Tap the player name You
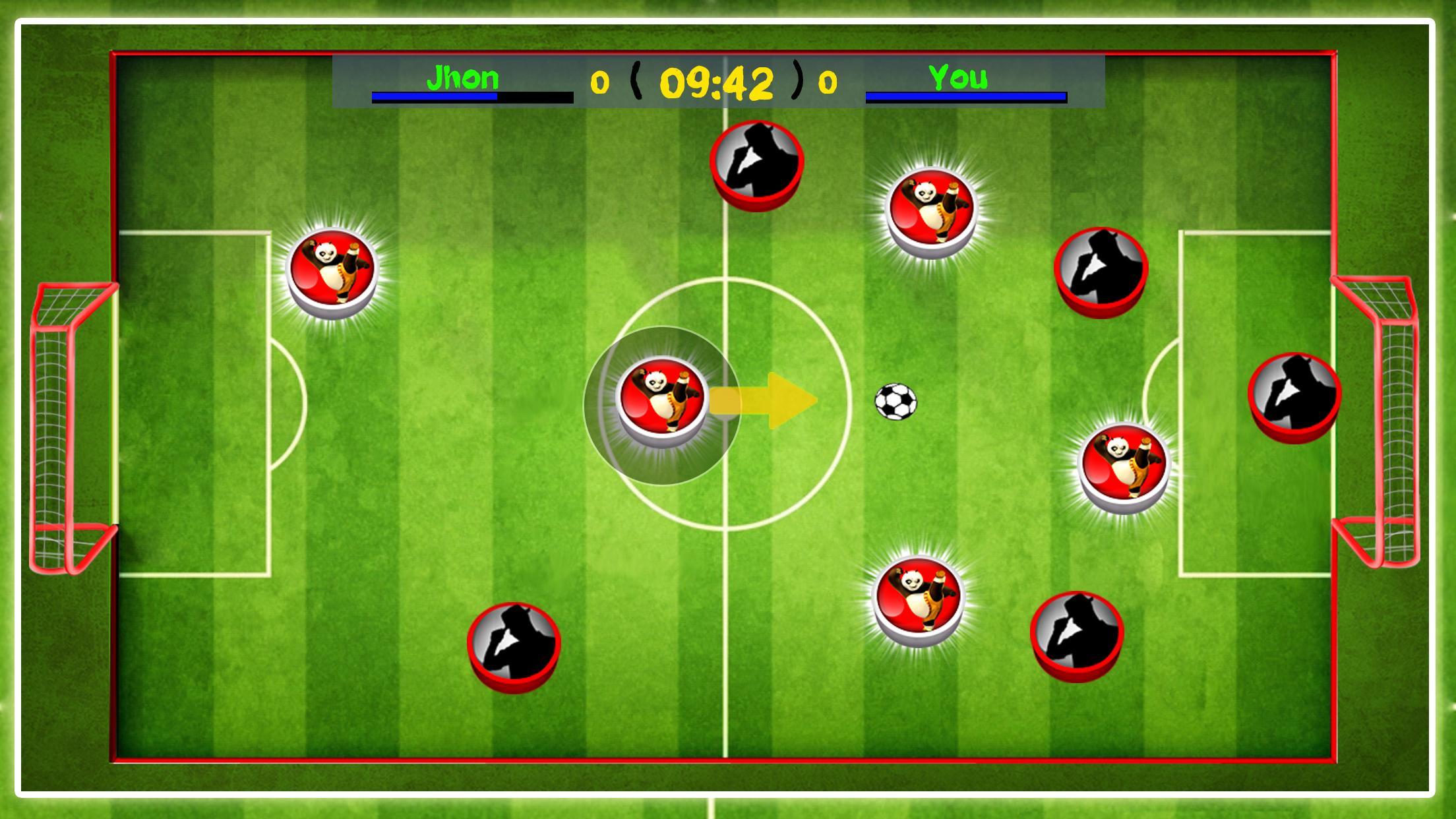The image size is (1456, 819). (956, 78)
